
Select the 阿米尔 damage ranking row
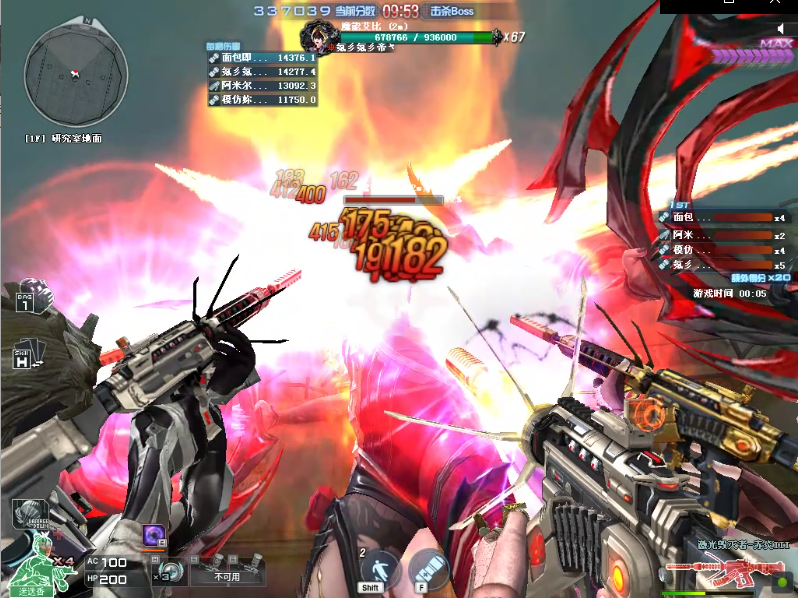(x=261, y=86)
